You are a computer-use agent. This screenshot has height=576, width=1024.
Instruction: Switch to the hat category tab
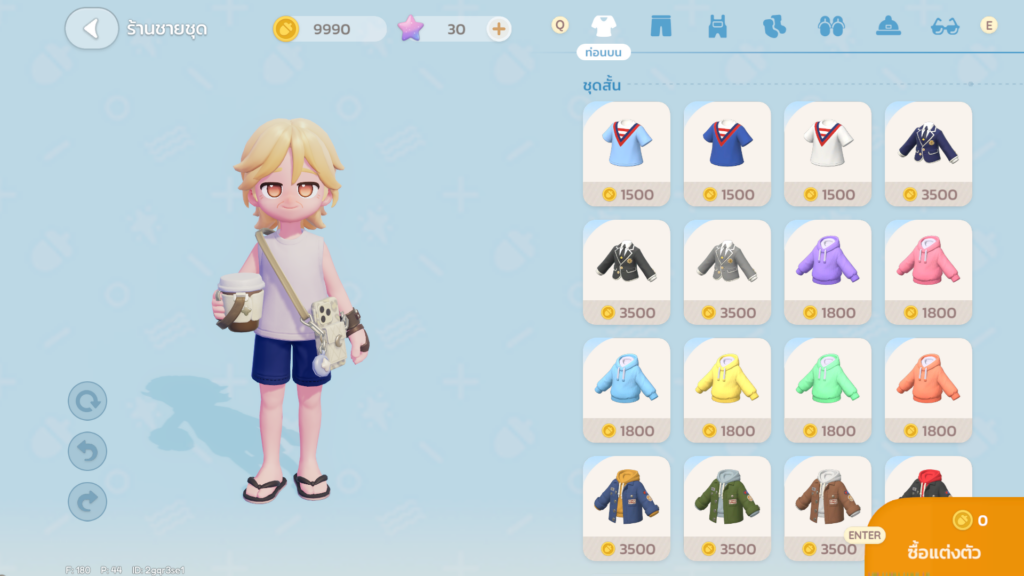click(889, 26)
